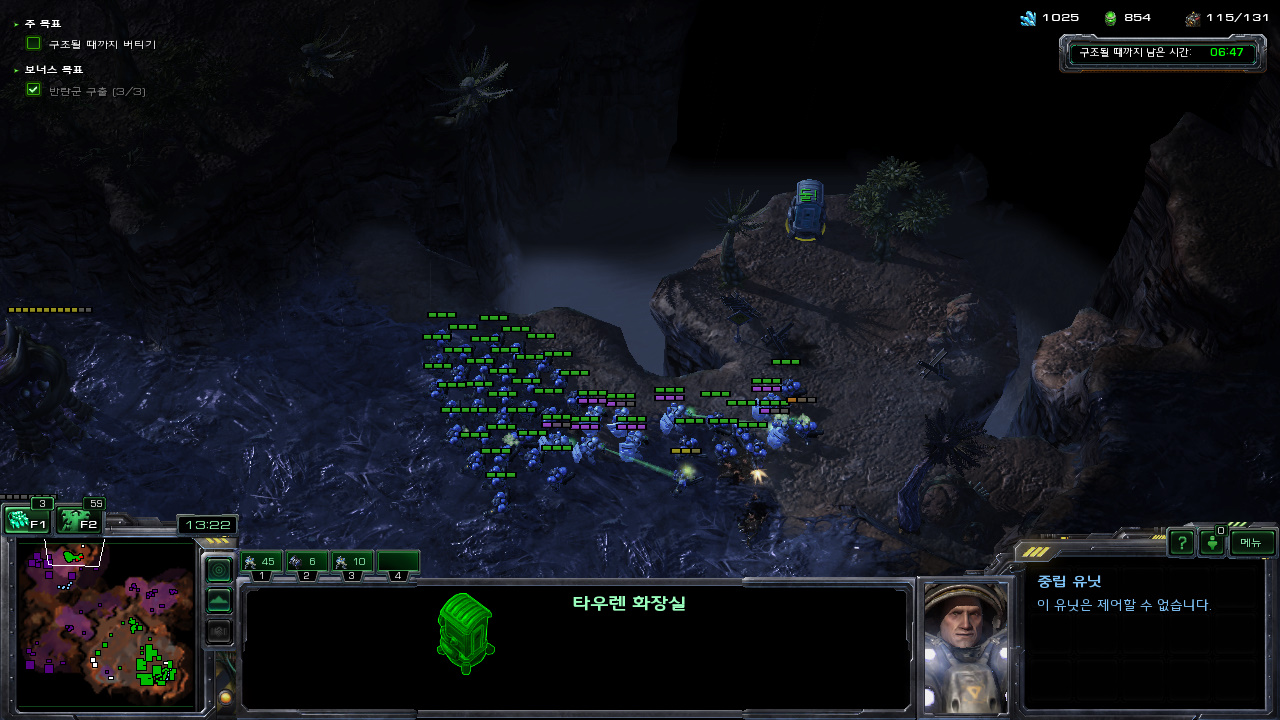Open the help question mark button
The width and height of the screenshot is (1280, 720).
(x=1182, y=542)
